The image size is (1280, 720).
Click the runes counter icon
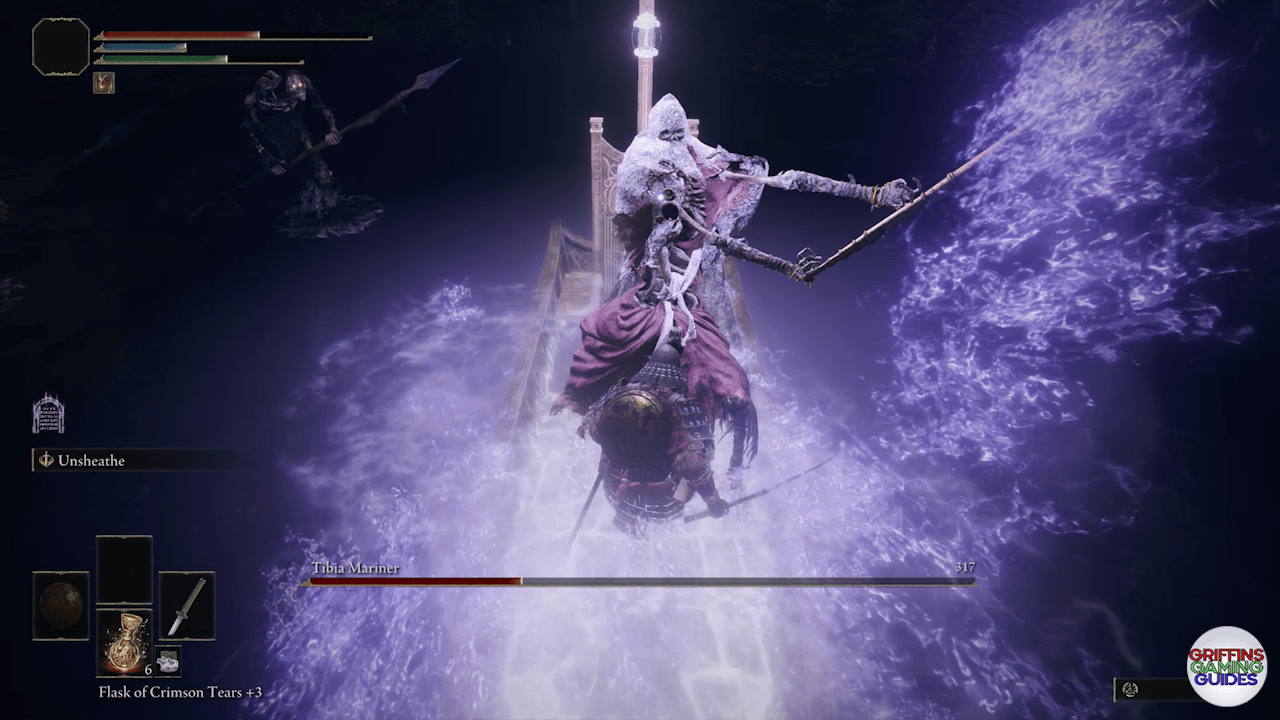1130,689
